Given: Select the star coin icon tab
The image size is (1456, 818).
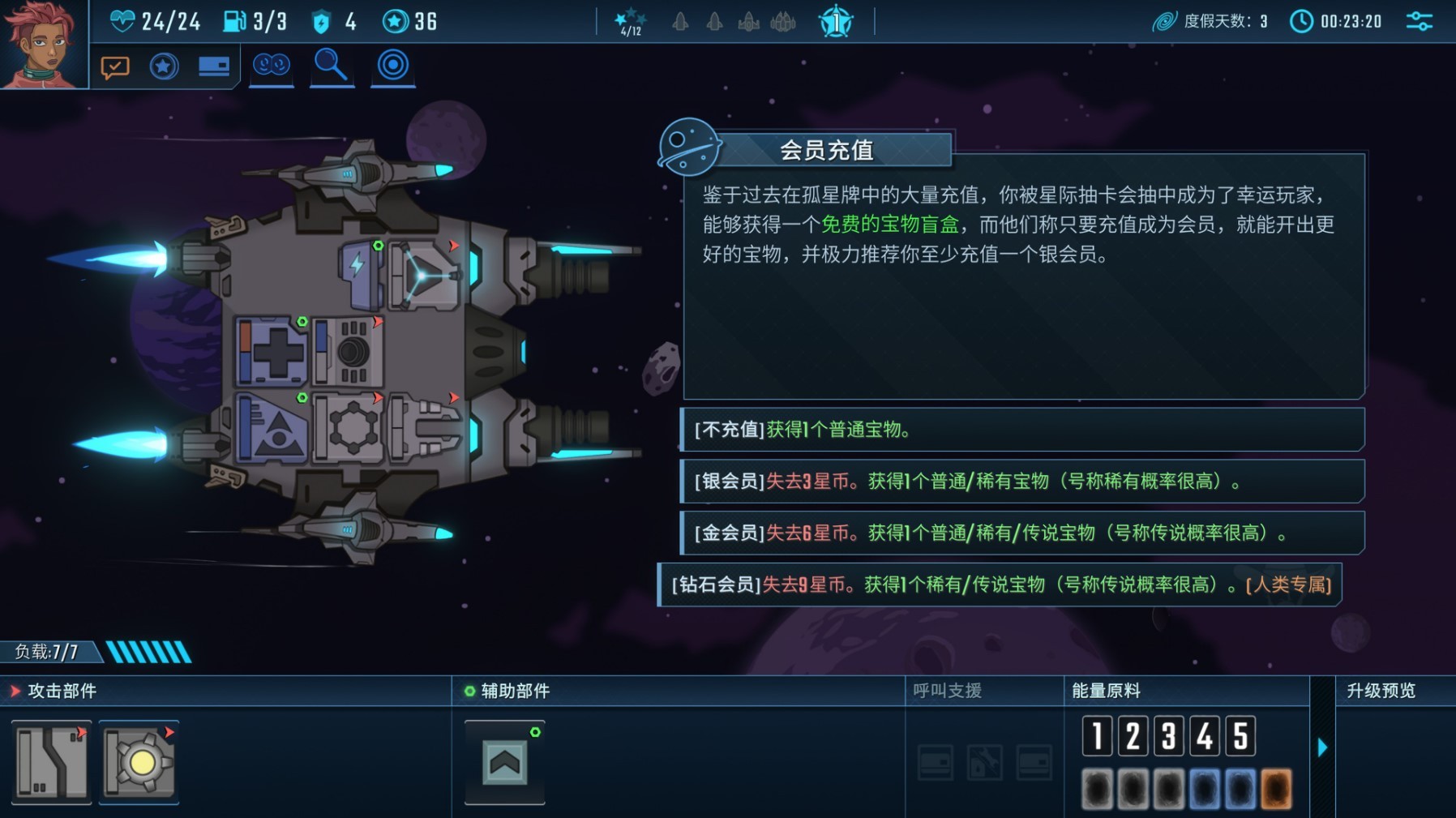Looking at the screenshot, I should pos(164,66).
